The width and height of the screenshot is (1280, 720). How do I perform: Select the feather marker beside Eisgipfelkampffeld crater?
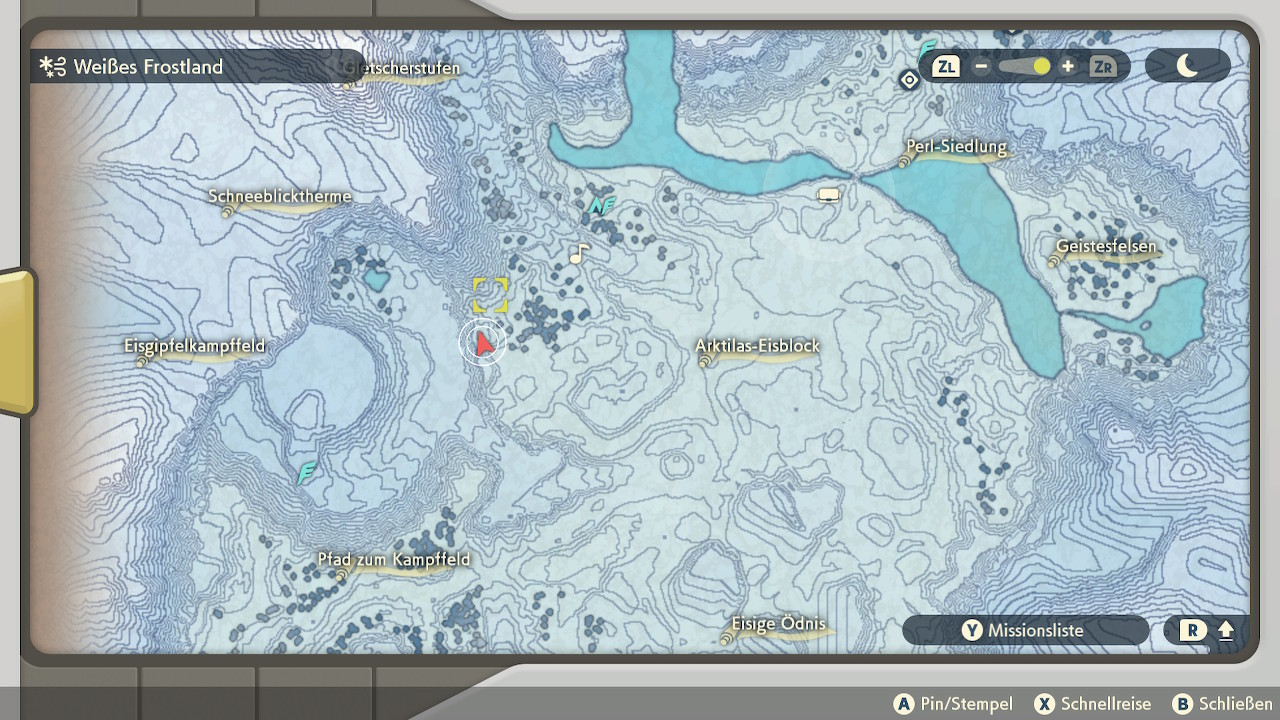tap(307, 472)
